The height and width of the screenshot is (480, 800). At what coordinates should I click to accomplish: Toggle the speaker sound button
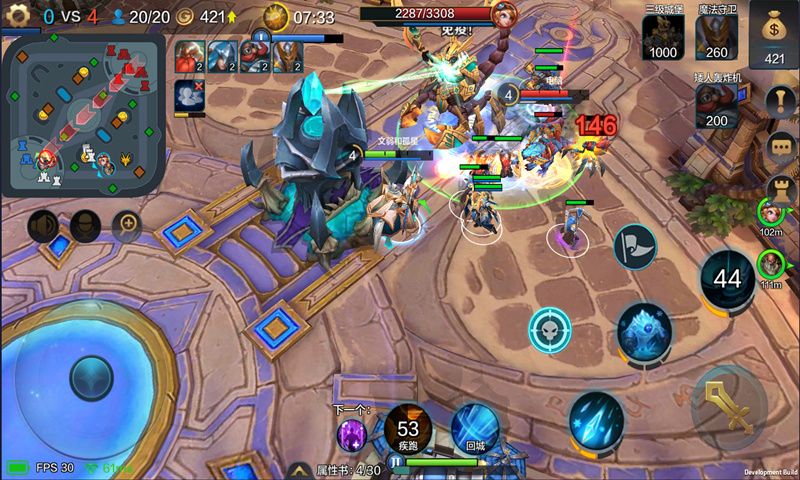pyautogui.click(x=43, y=226)
